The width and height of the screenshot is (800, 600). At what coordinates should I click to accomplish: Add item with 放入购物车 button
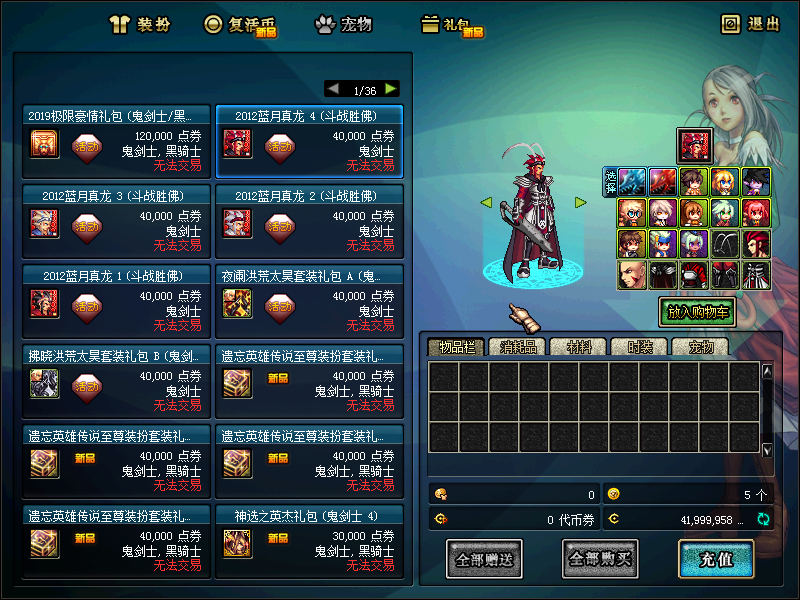tap(700, 312)
